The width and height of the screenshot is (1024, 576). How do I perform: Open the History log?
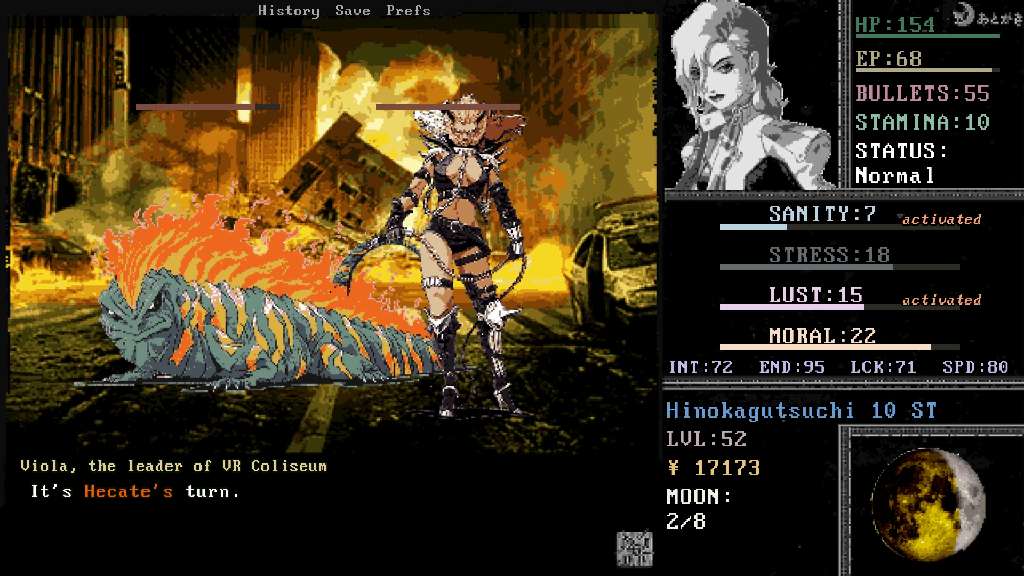pyautogui.click(x=288, y=11)
